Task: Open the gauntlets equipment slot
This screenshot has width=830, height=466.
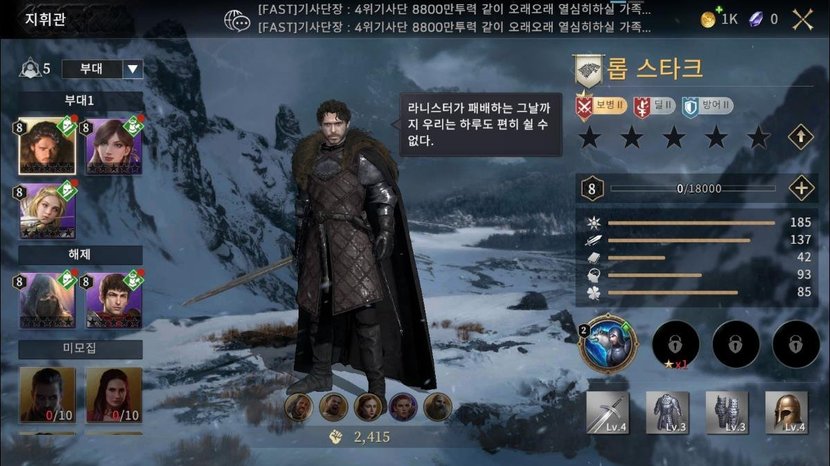Action: click(727, 411)
